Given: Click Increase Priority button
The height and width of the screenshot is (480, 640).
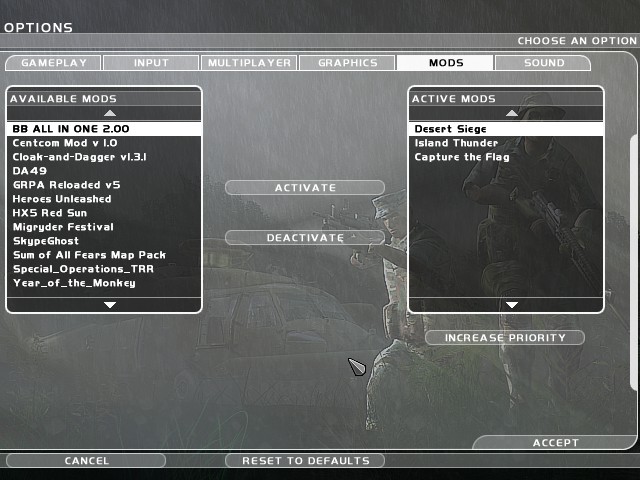Looking at the screenshot, I should [505, 338].
